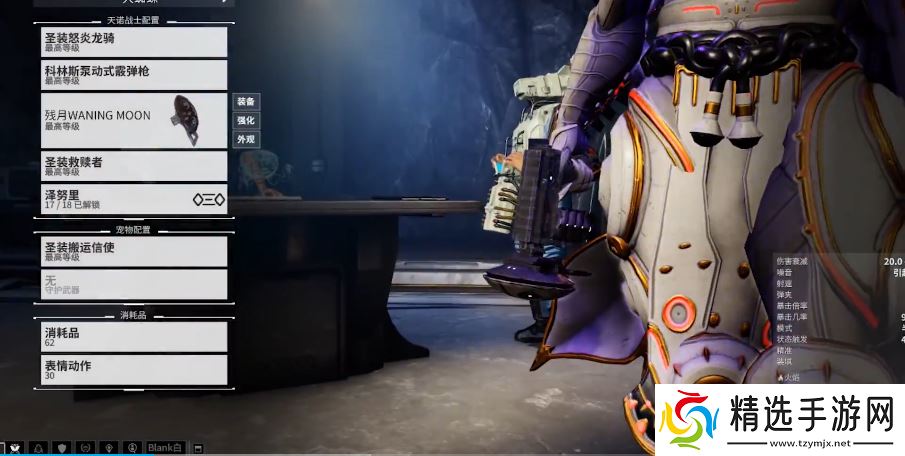Click the small window icon beside Blank白
This screenshot has height=456, width=905.
coord(198,447)
